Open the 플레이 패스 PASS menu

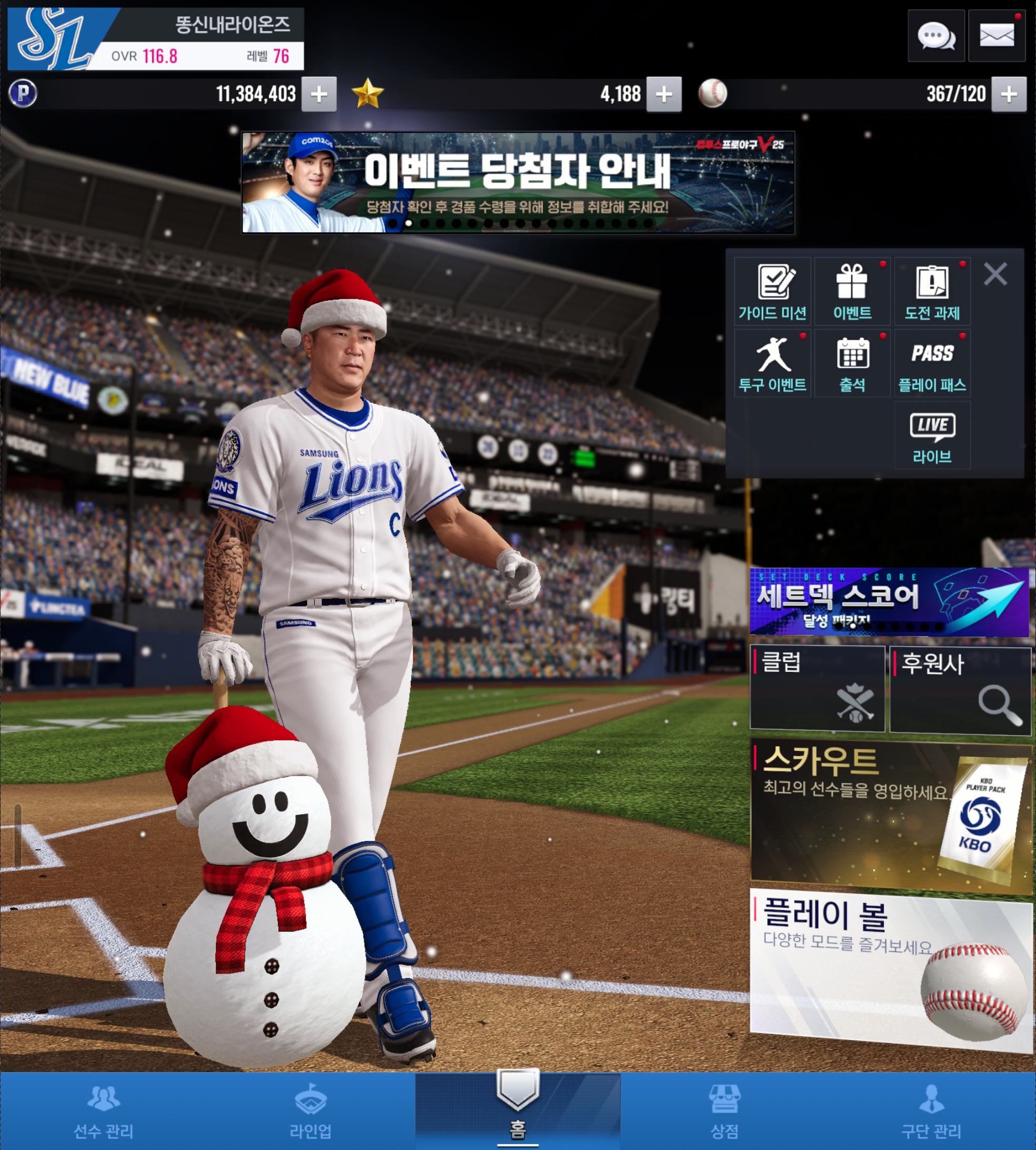[x=932, y=363]
